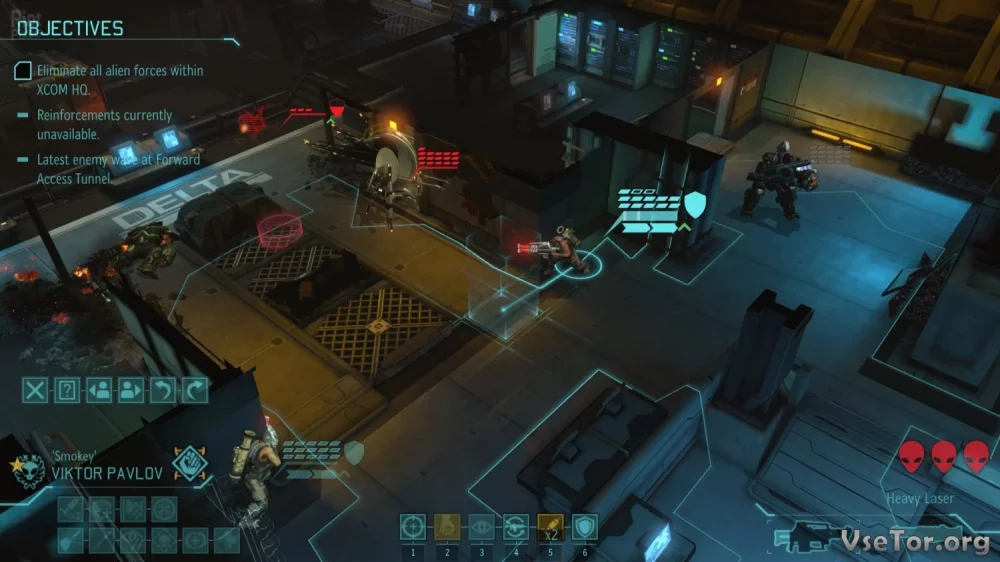Switch to the next soldier

(131, 390)
